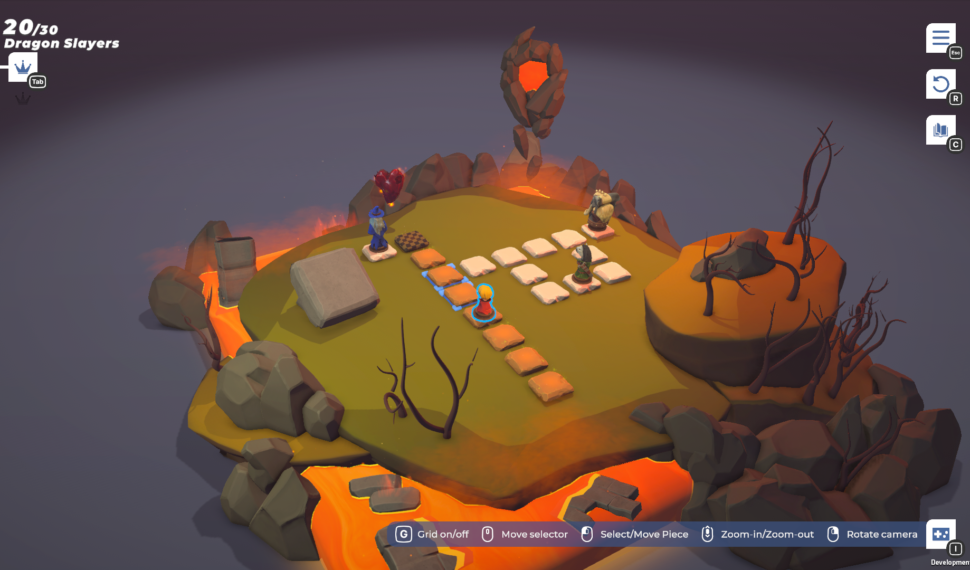This screenshot has width=970, height=570.
Task: Click the blue crown objectives button
Action: (22, 68)
